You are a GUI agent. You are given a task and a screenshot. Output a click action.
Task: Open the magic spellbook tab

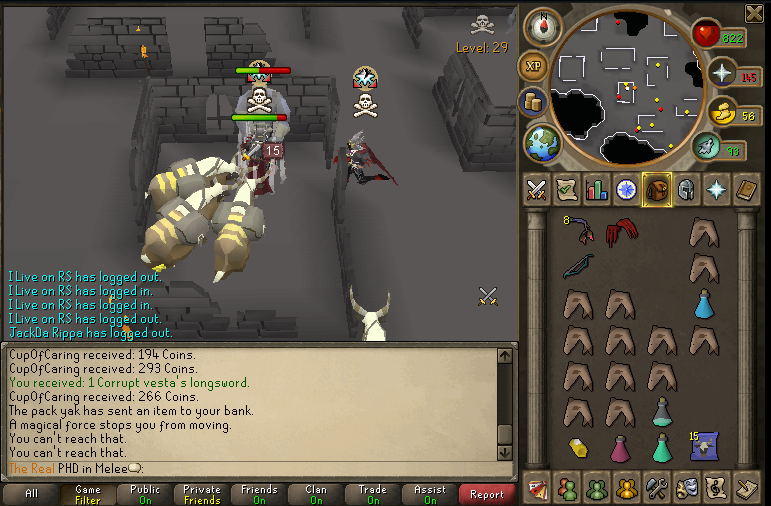tap(746, 189)
